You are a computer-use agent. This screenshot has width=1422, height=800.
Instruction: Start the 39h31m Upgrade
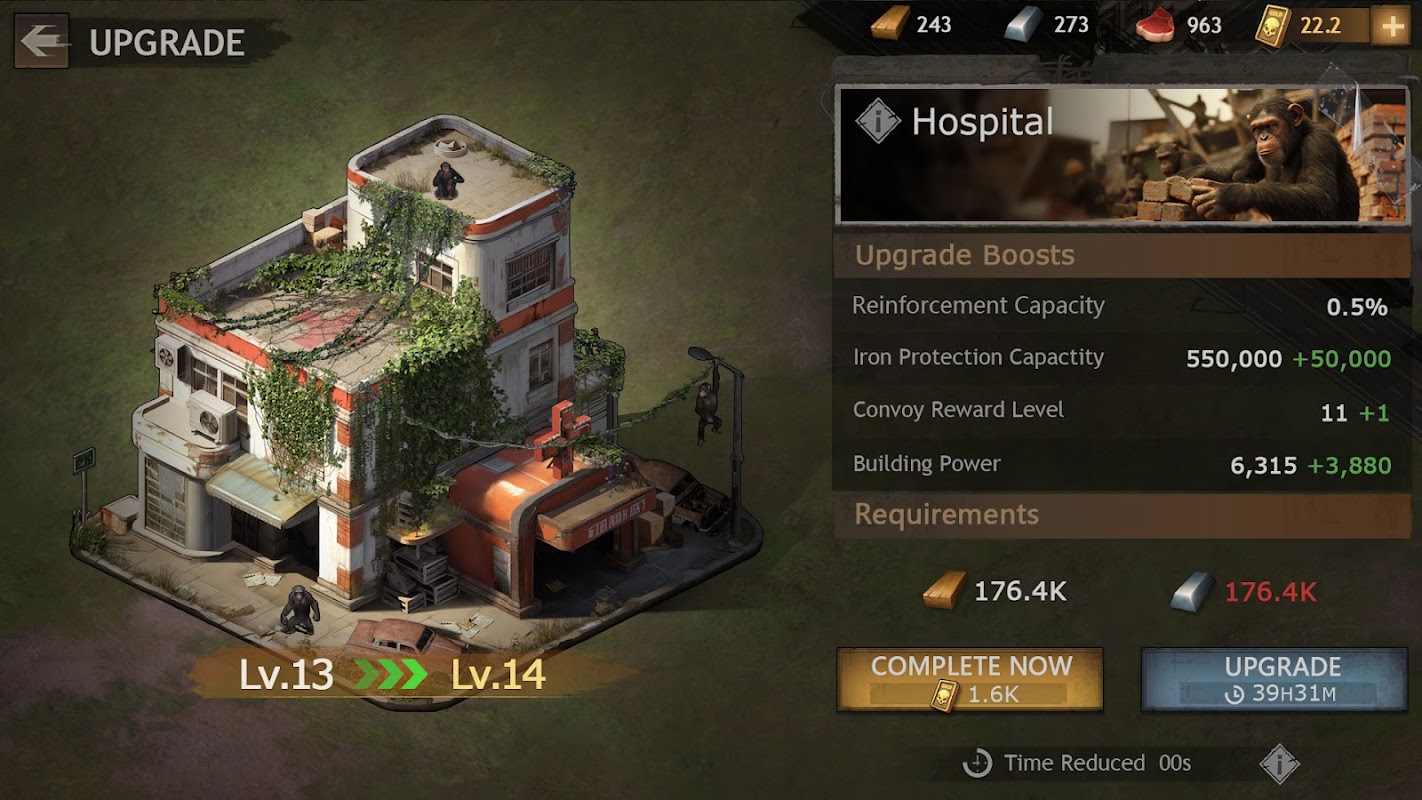coord(1274,679)
